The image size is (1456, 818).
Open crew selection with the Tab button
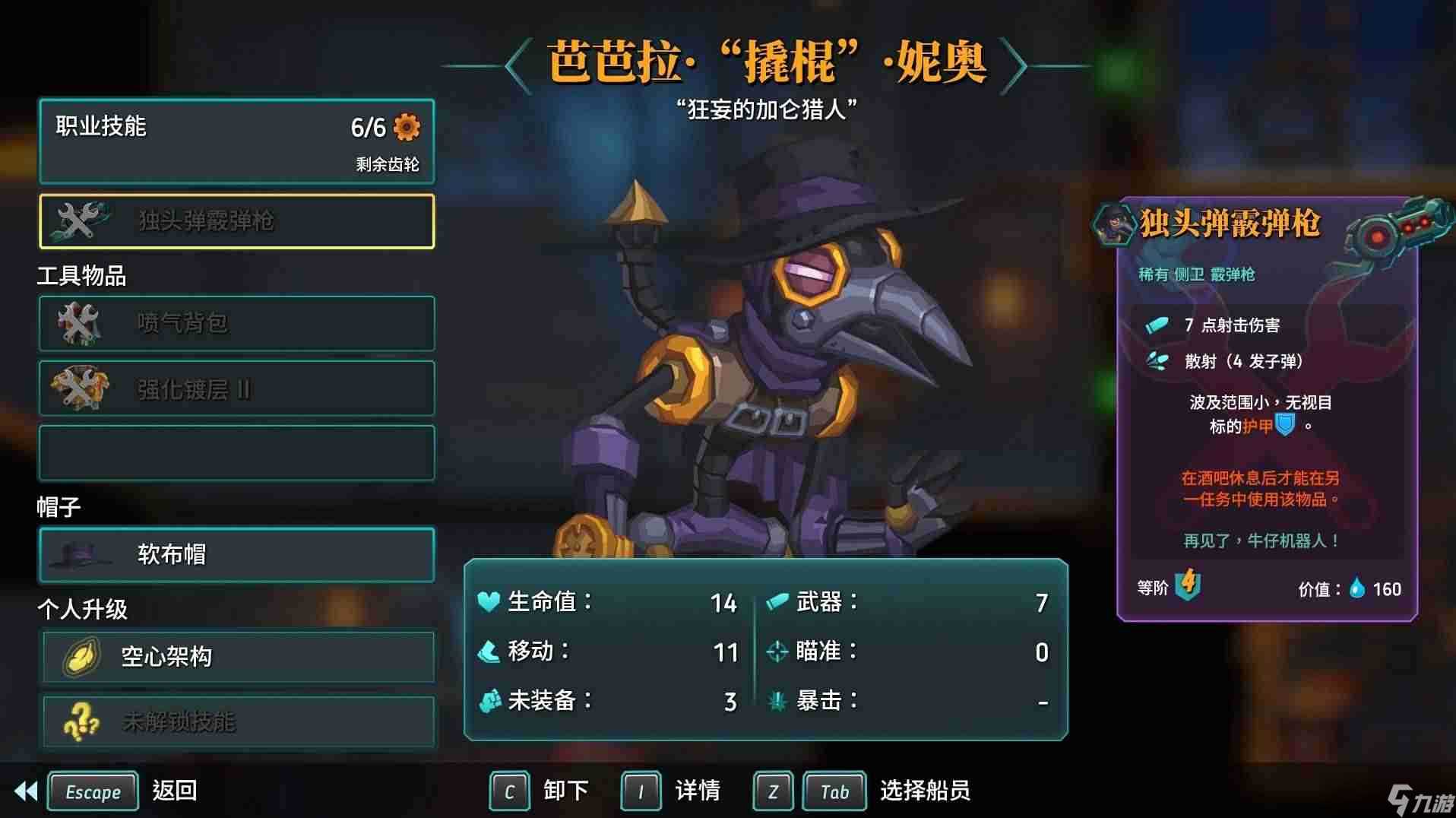point(834,791)
